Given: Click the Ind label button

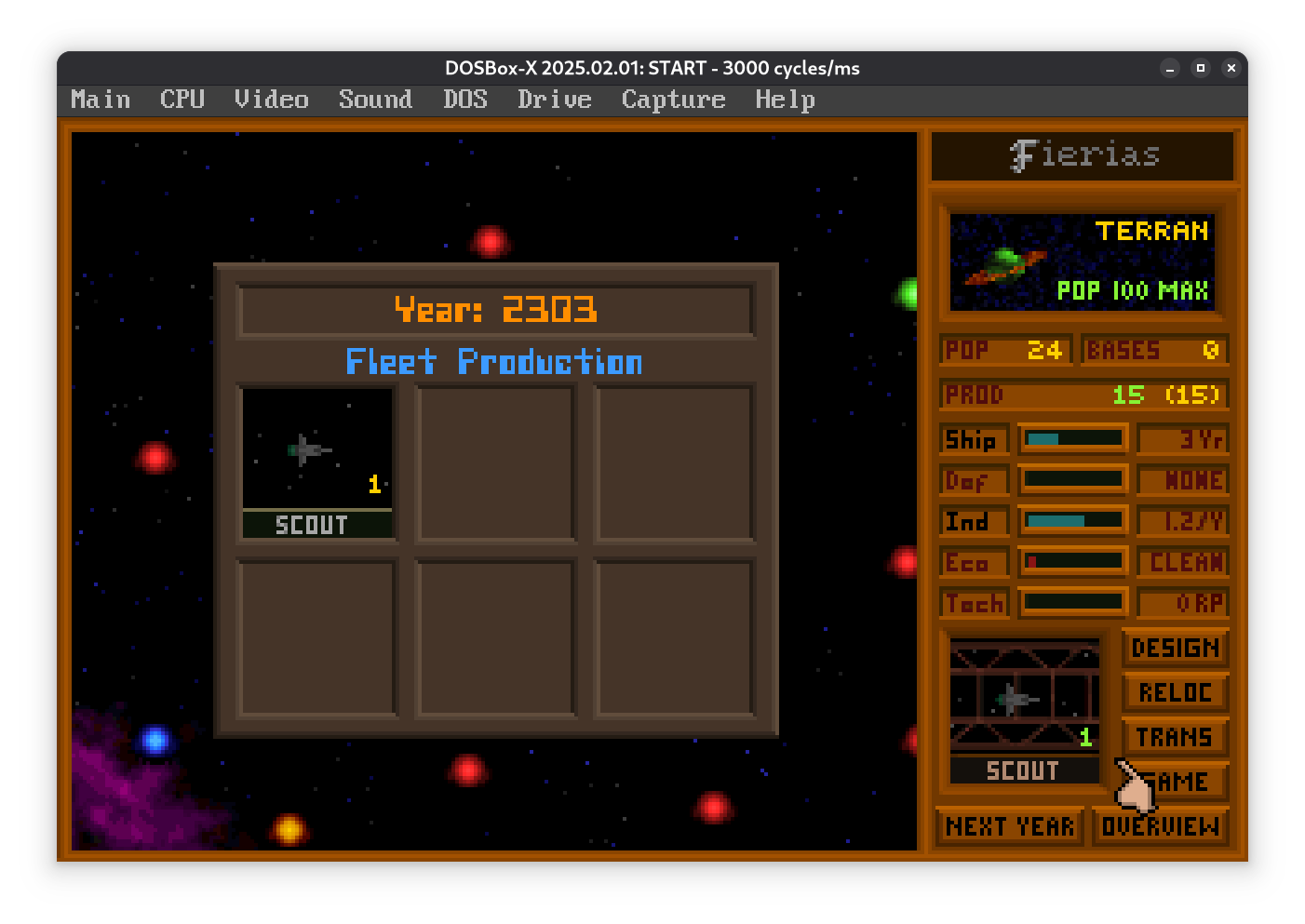Looking at the screenshot, I should tap(973, 521).
